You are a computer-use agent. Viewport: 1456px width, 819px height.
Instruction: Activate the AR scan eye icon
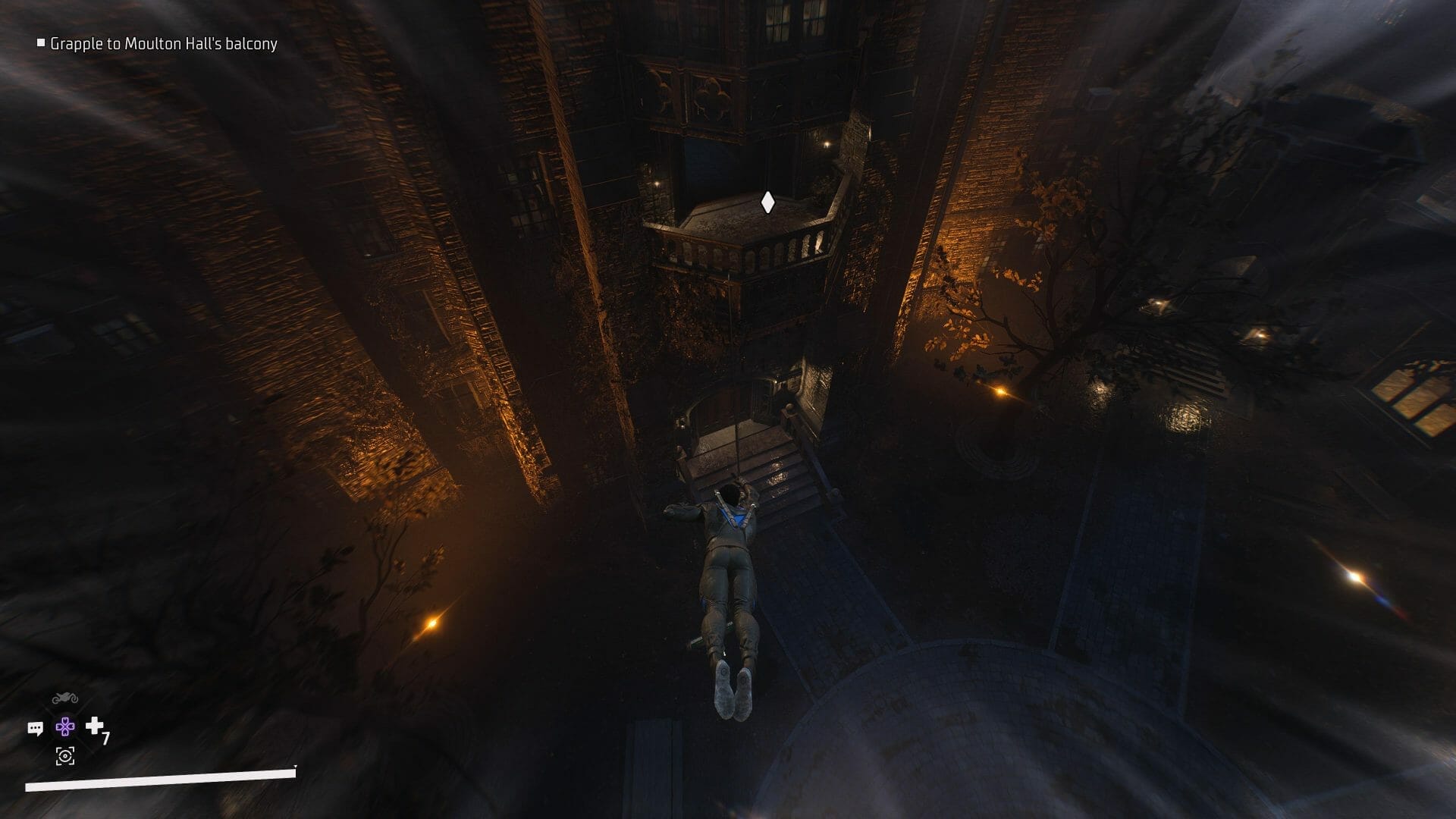click(65, 755)
